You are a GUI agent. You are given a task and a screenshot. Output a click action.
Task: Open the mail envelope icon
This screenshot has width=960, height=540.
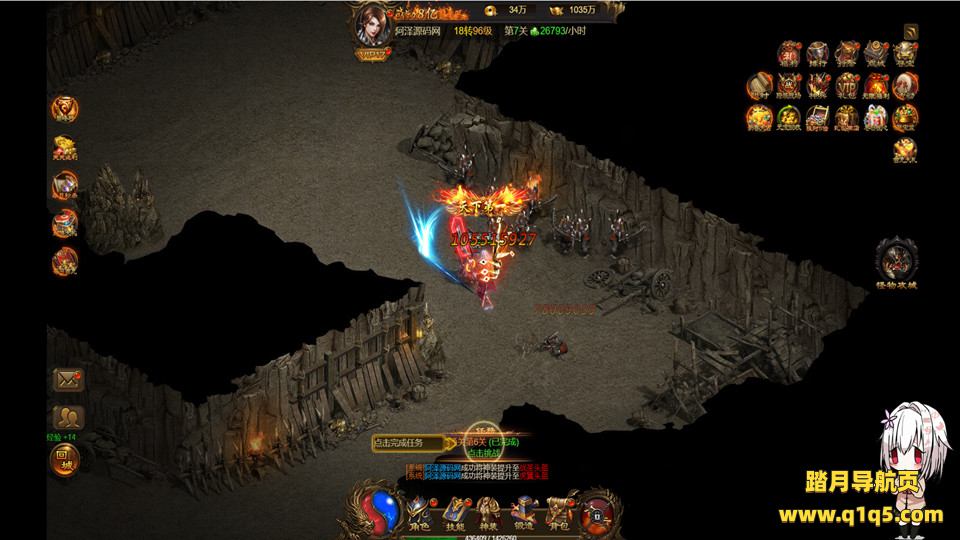(x=67, y=379)
